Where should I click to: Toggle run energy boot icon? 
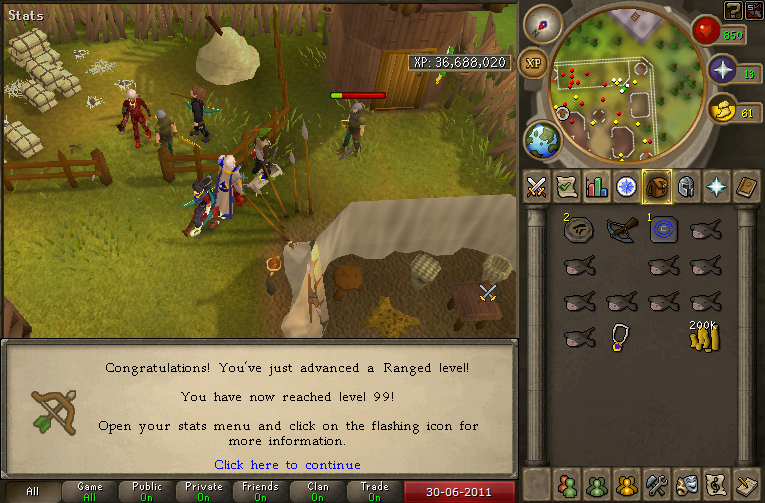[x=726, y=110]
